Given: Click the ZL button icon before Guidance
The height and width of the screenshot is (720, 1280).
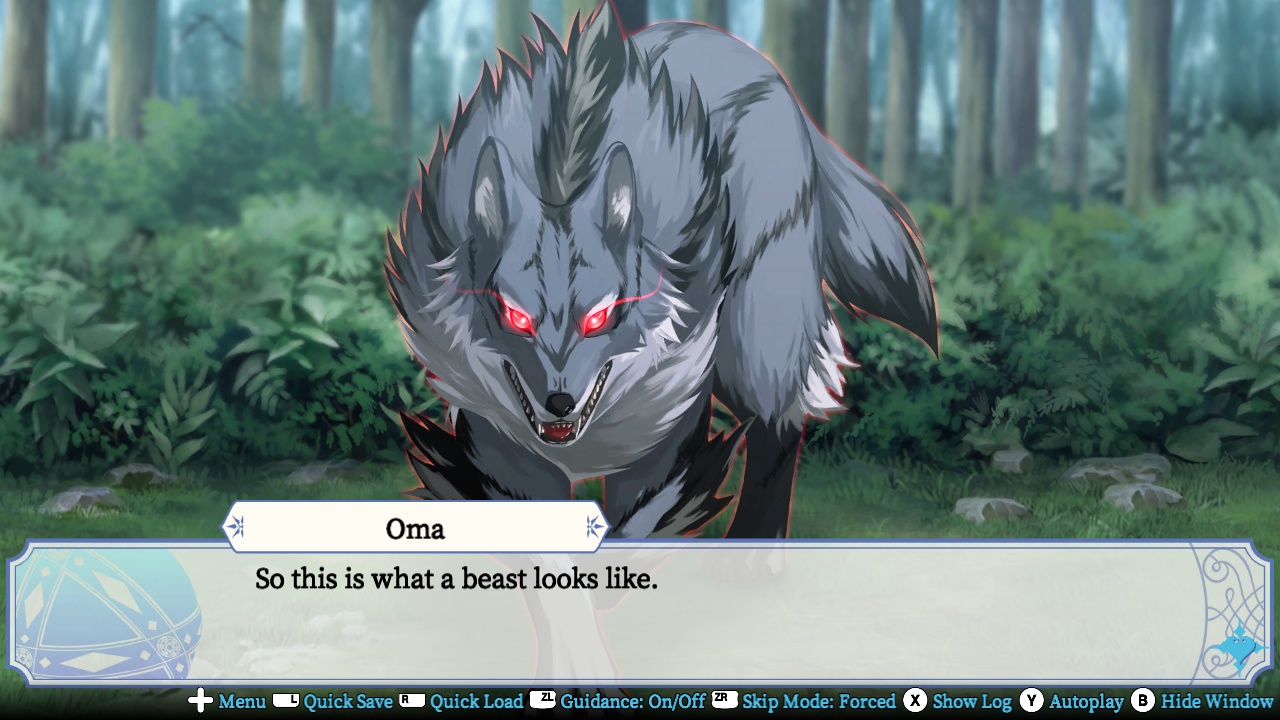Looking at the screenshot, I should (x=544, y=702).
